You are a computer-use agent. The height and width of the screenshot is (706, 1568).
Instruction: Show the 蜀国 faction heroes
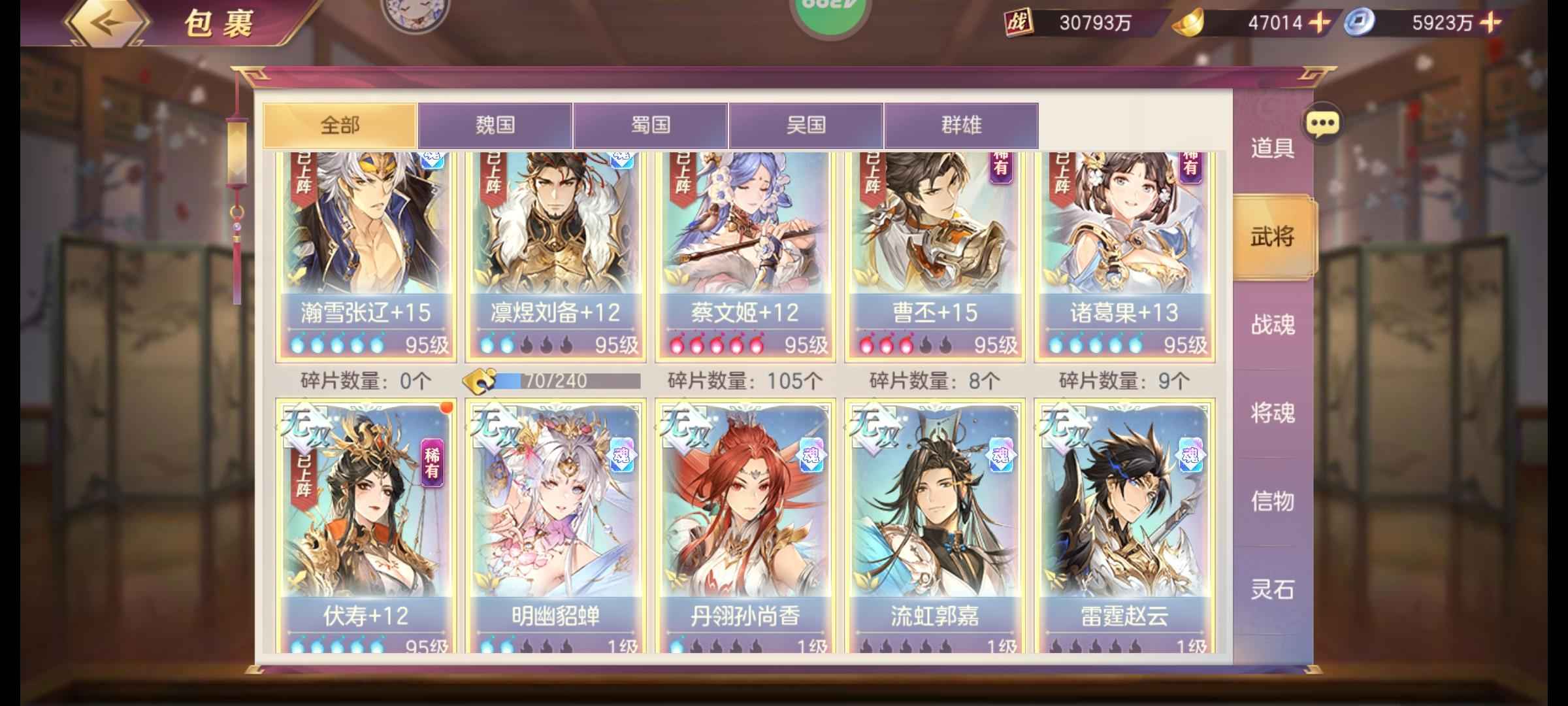coord(651,125)
